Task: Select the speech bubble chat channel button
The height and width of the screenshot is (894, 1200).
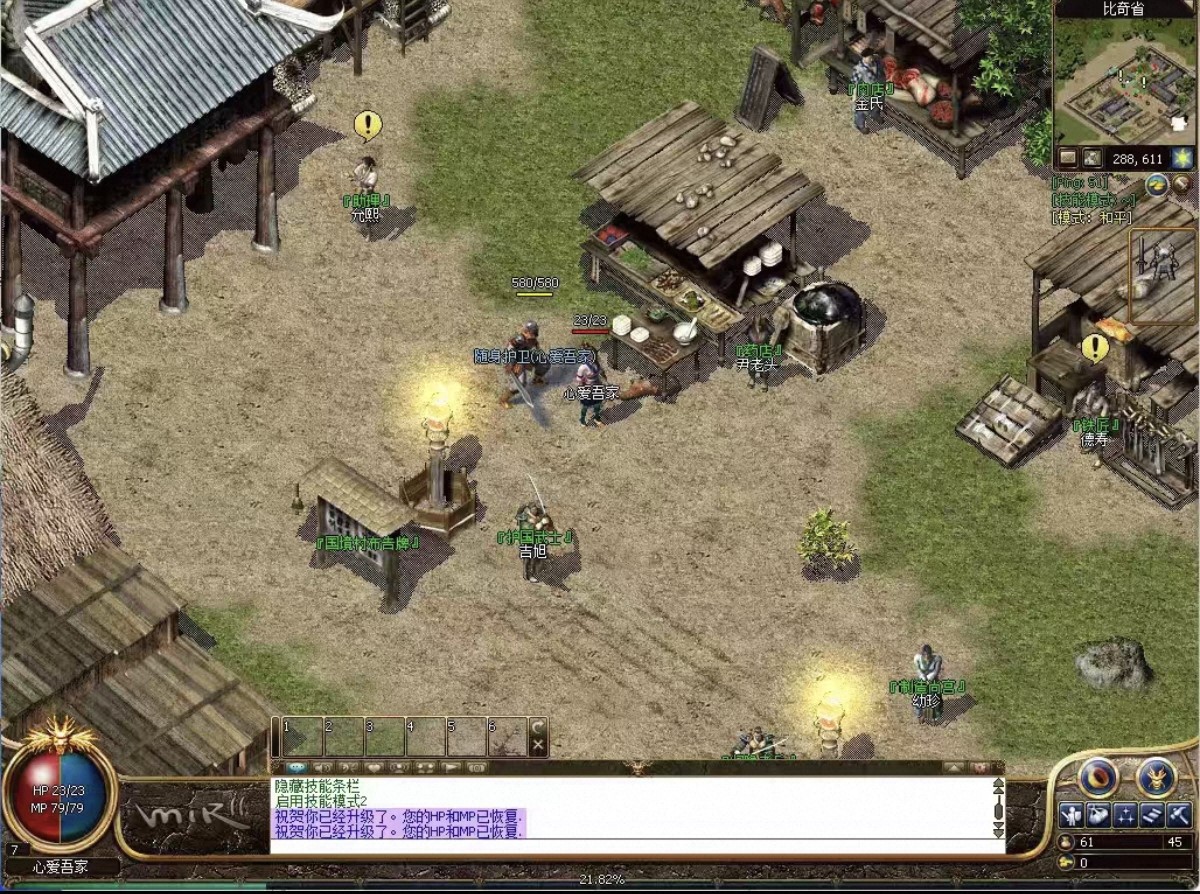Action: (x=297, y=768)
